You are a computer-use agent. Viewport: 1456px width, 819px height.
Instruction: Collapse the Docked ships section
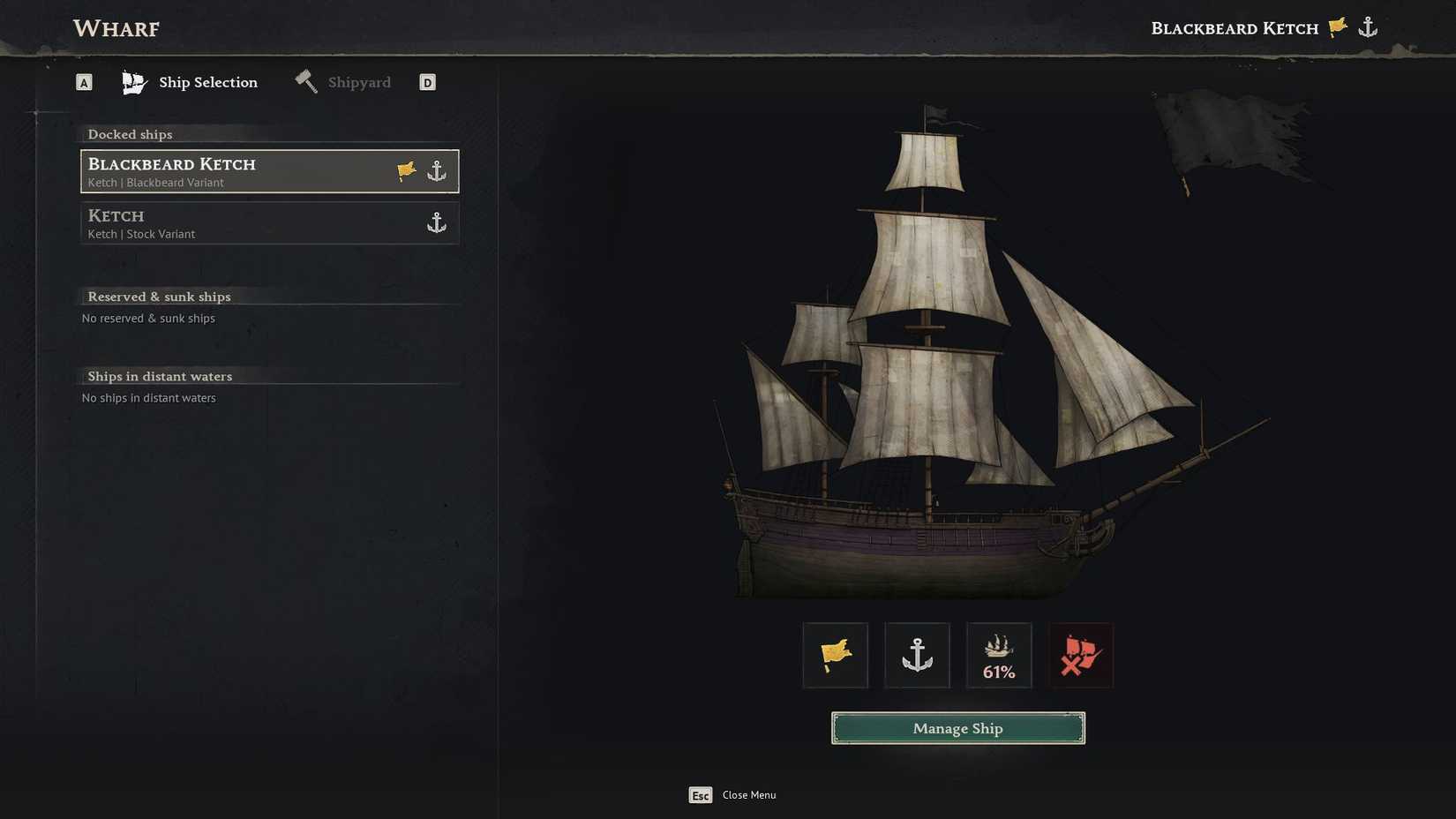pos(130,133)
